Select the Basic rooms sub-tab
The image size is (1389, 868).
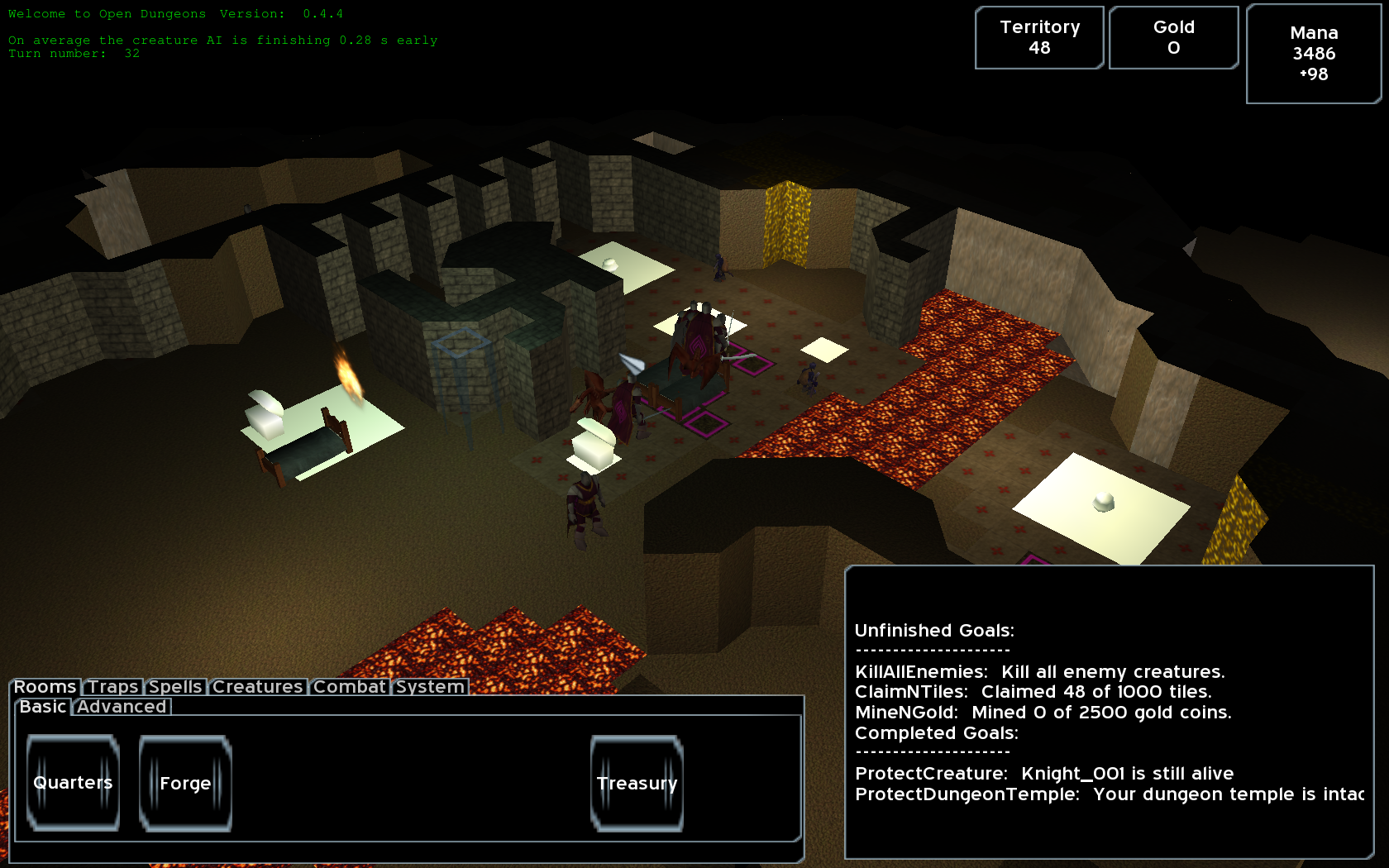pyautogui.click(x=43, y=707)
